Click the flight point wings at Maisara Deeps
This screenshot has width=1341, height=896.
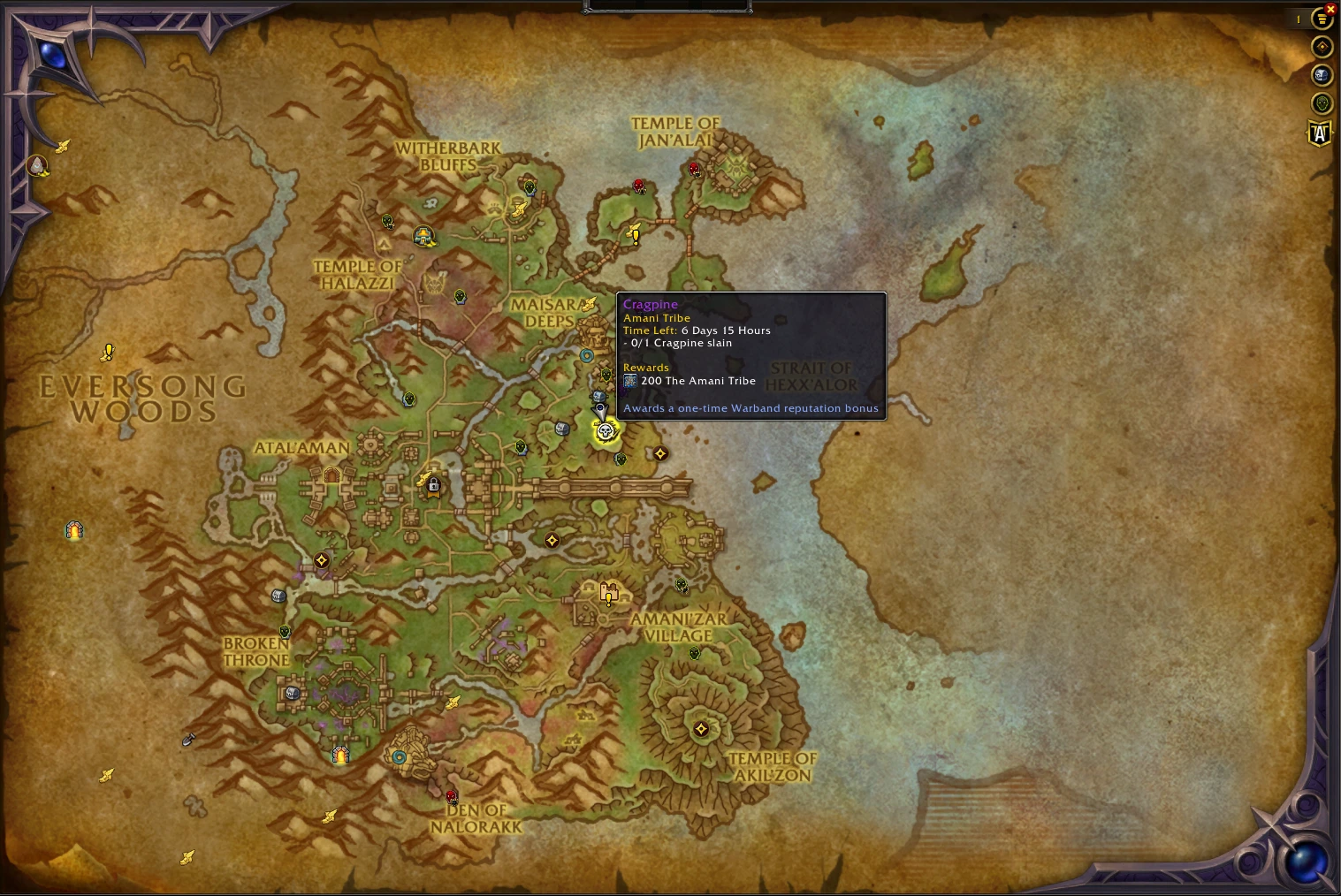click(x=589, y=303)
